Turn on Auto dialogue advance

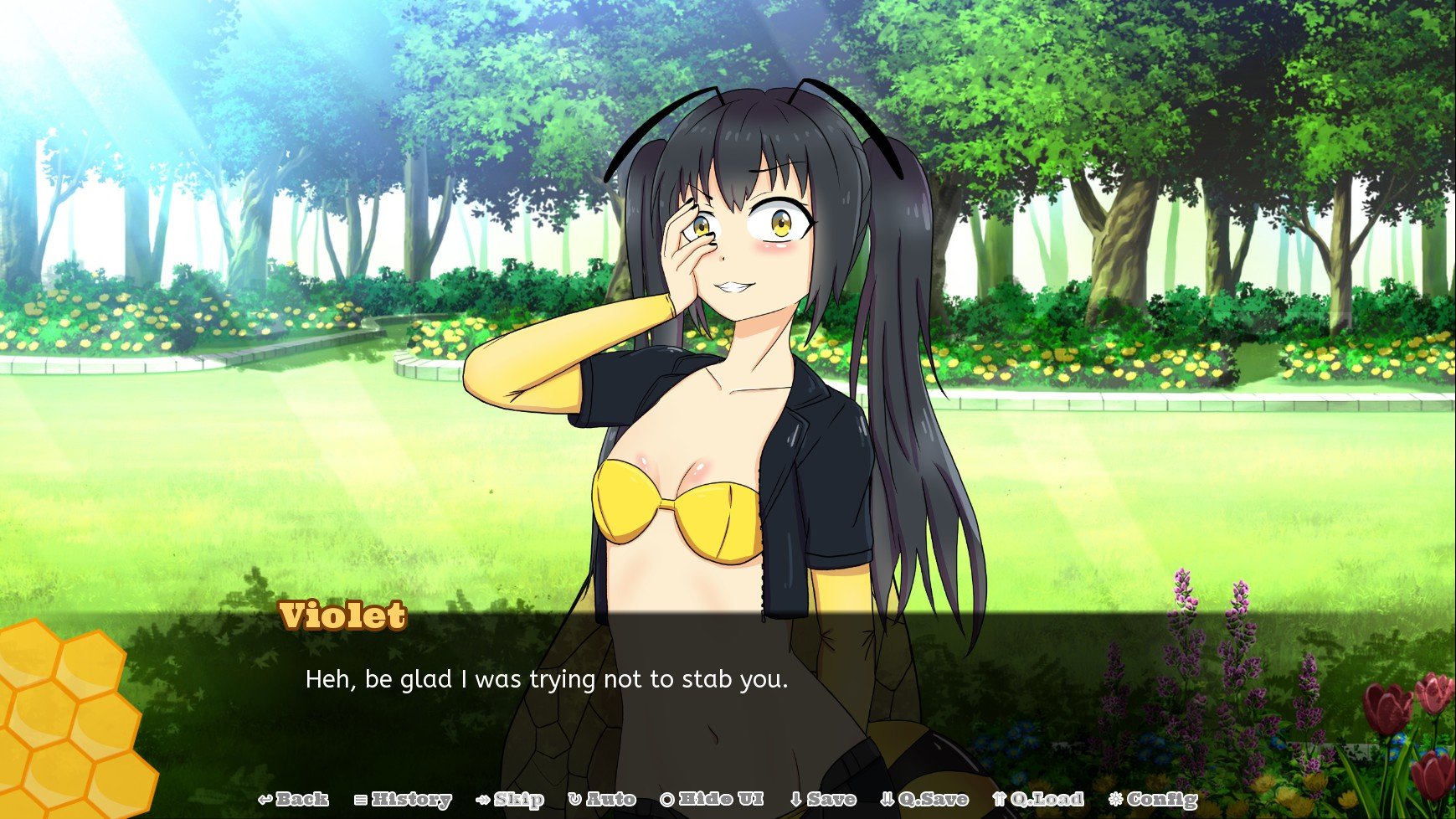pyautogui.click(x=602, y=799)
